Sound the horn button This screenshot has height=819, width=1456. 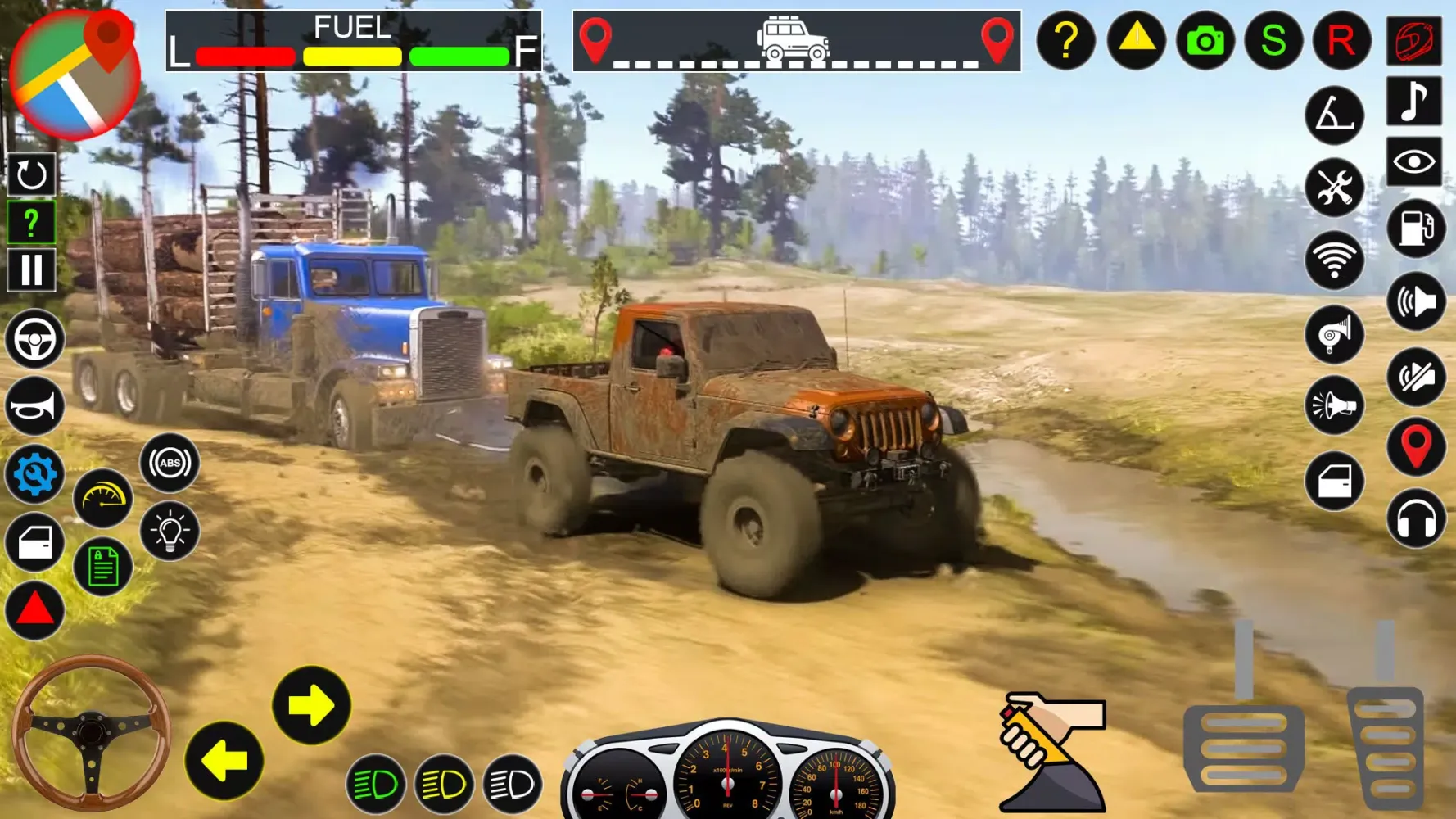point(34,406)
